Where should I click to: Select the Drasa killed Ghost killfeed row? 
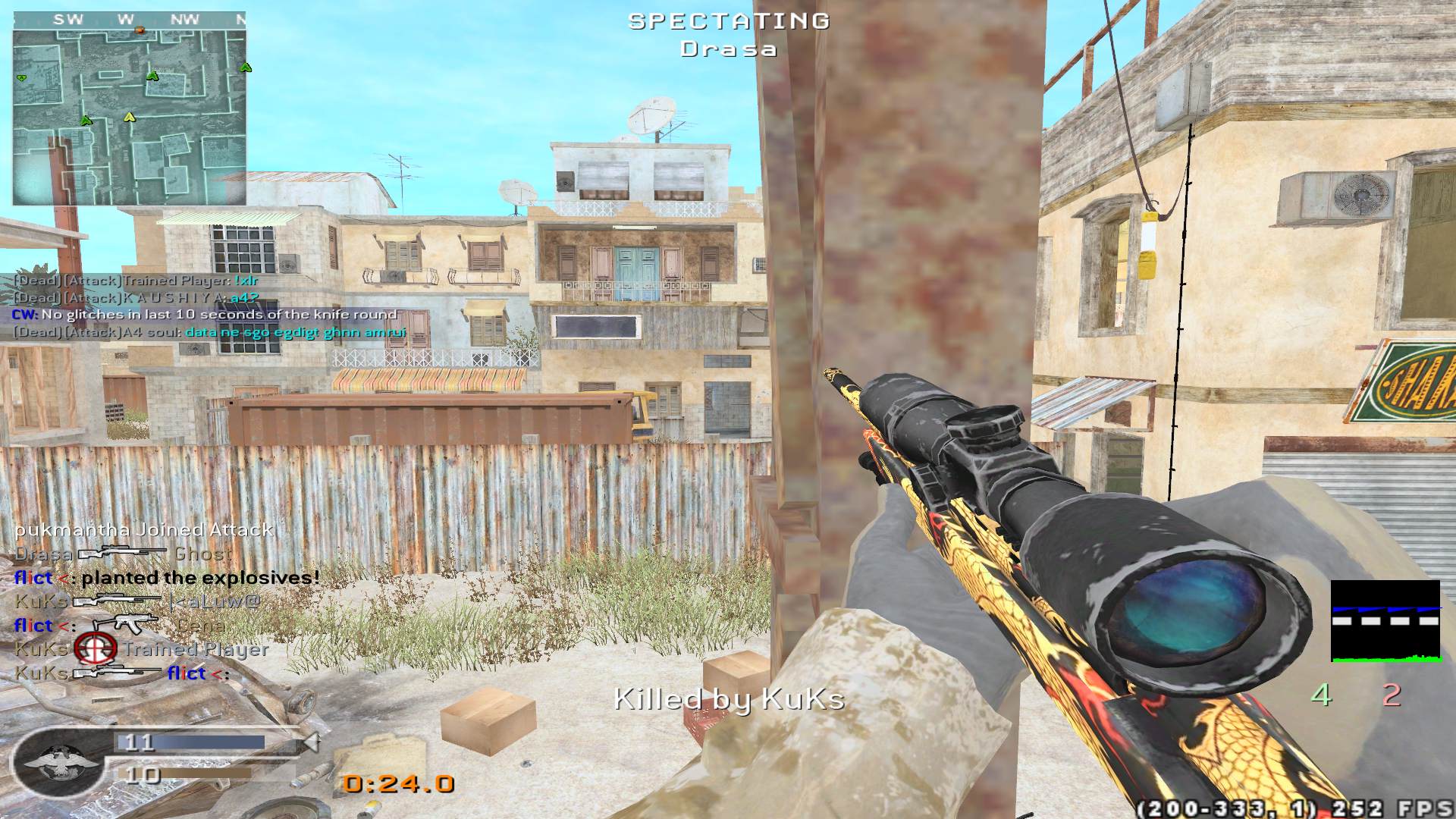[x=123, y=554]
